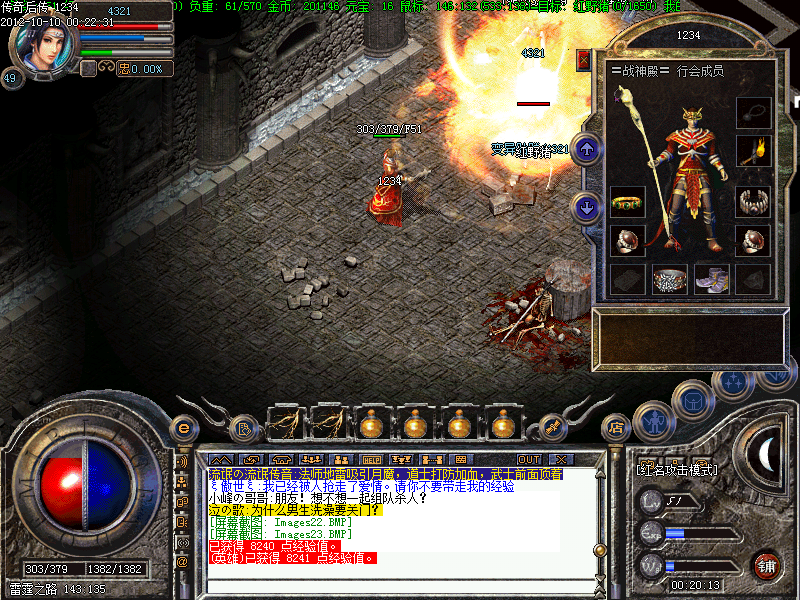Select the equipped torch slot
Image resolution: width=800 pixels, height=600 pixels.
(753, 151)
